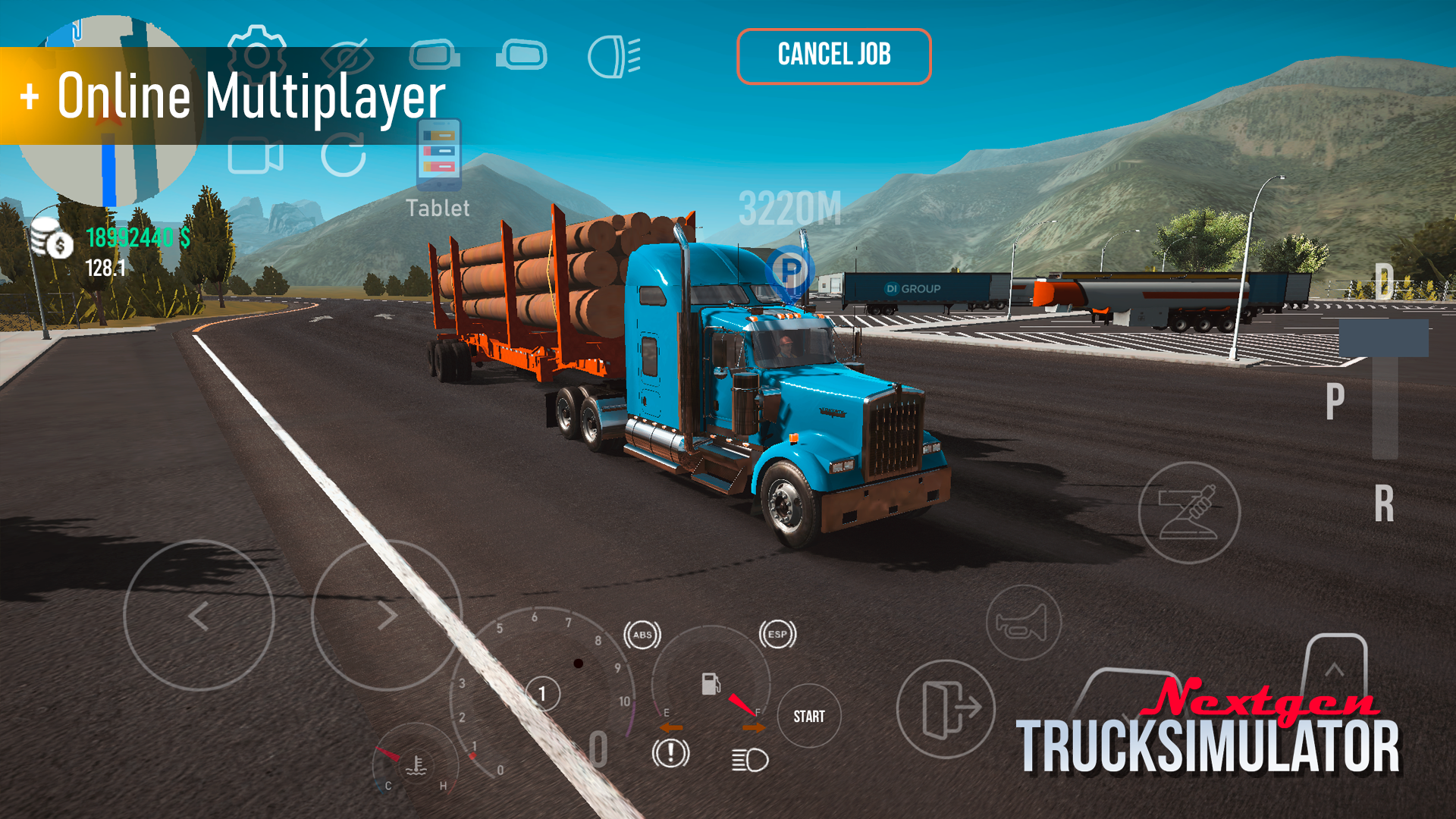
Task: Shift gear selector to Reverse
Action: coord(1384,504)
